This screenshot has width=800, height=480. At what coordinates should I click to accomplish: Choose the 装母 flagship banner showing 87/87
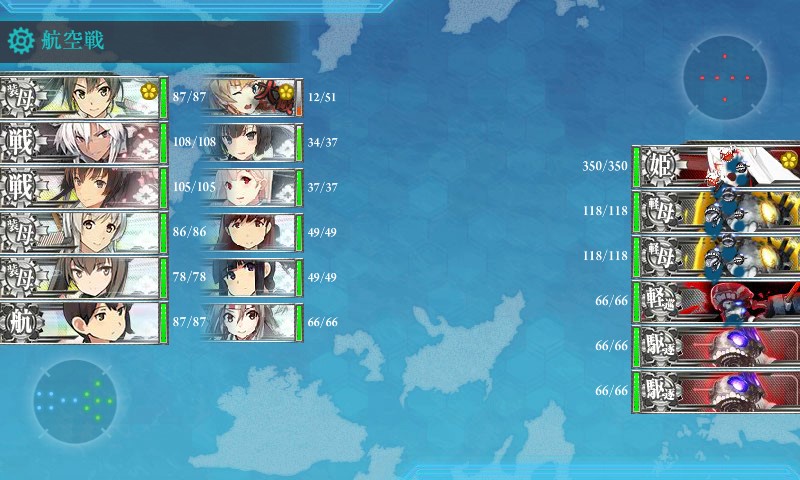82,97
